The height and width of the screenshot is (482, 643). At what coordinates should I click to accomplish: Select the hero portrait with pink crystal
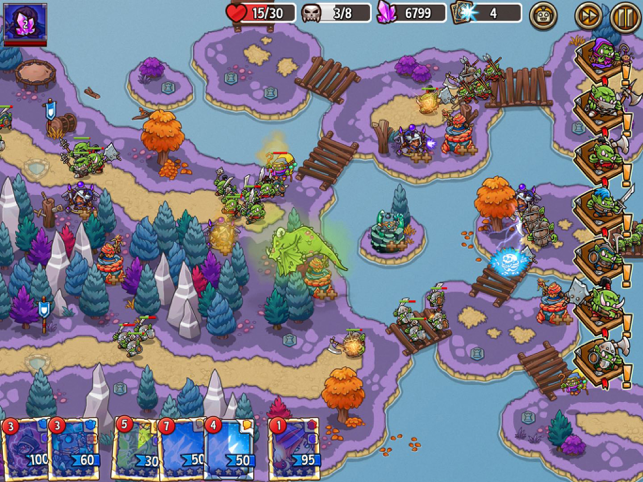[25, 23]
